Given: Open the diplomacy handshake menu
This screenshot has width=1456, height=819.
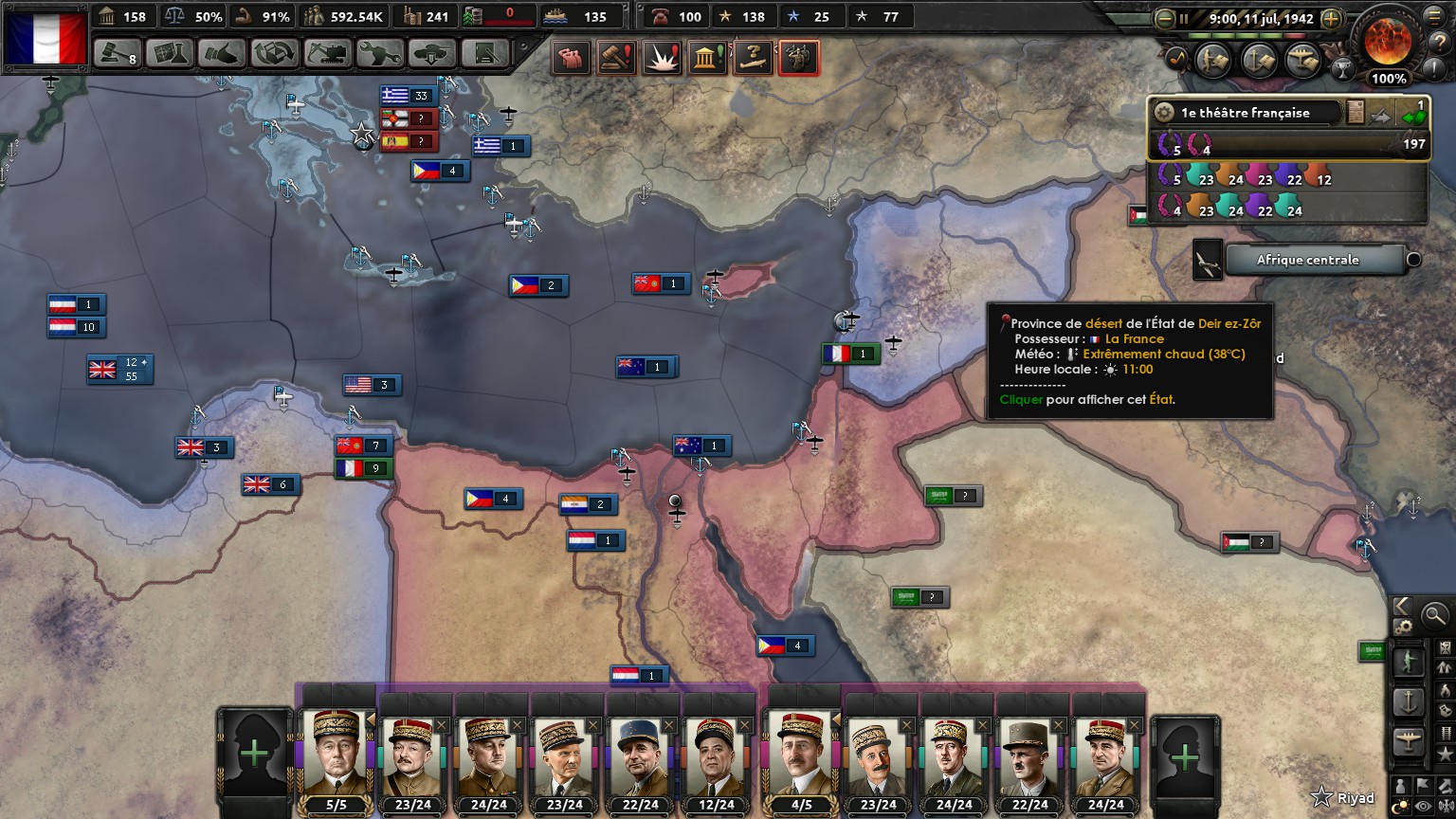Looking at the screenshot, I should pos(222,53).
